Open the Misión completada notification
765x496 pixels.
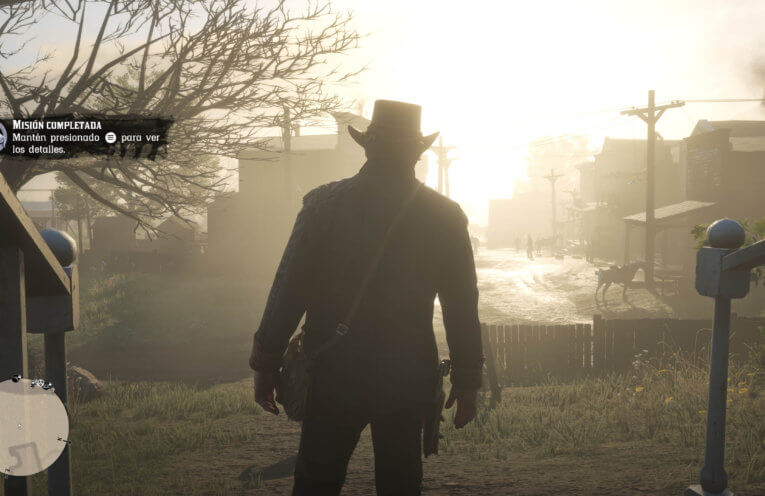pos(85,137)
